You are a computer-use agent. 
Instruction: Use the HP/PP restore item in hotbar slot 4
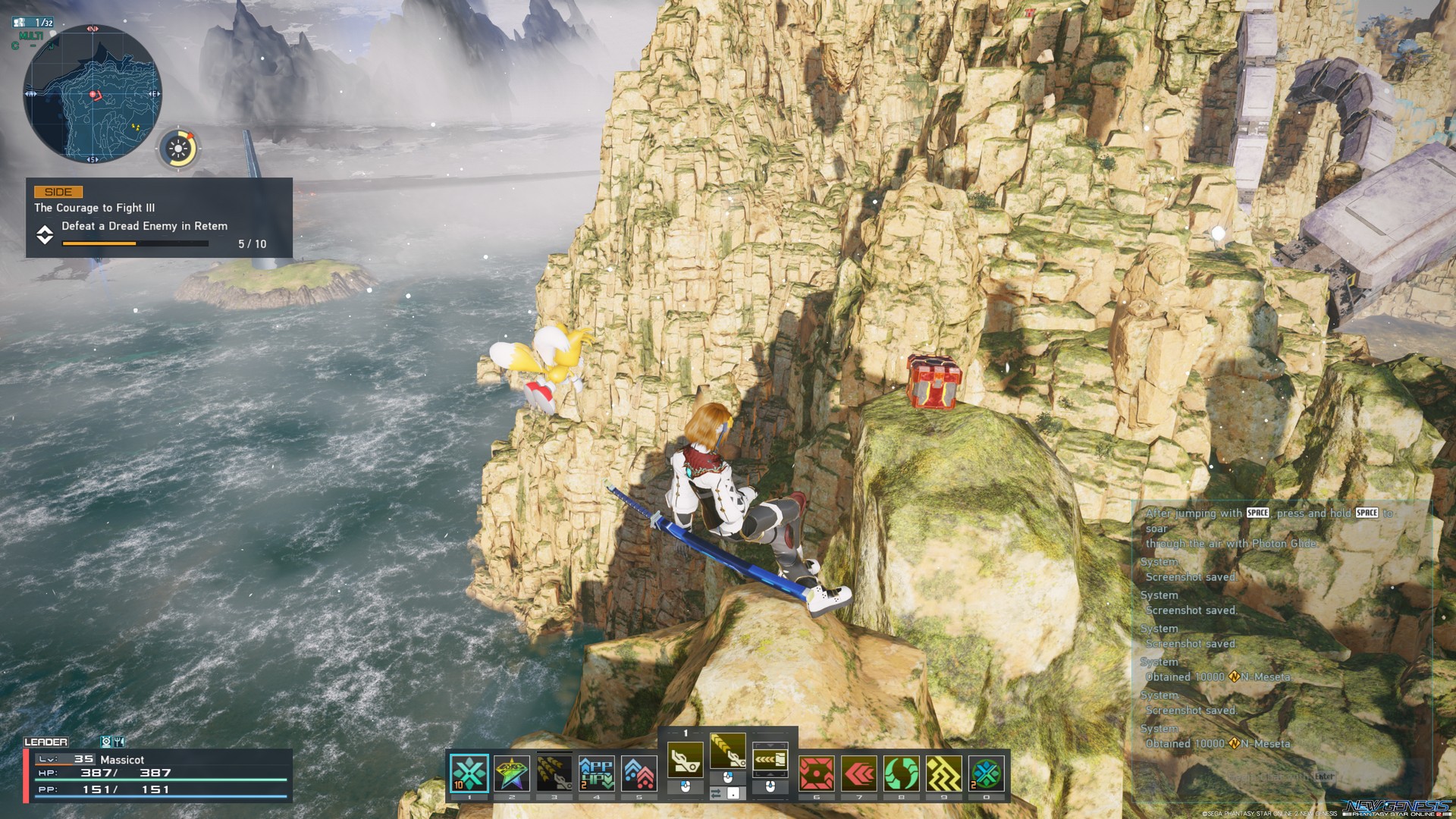tap(555, 771)
